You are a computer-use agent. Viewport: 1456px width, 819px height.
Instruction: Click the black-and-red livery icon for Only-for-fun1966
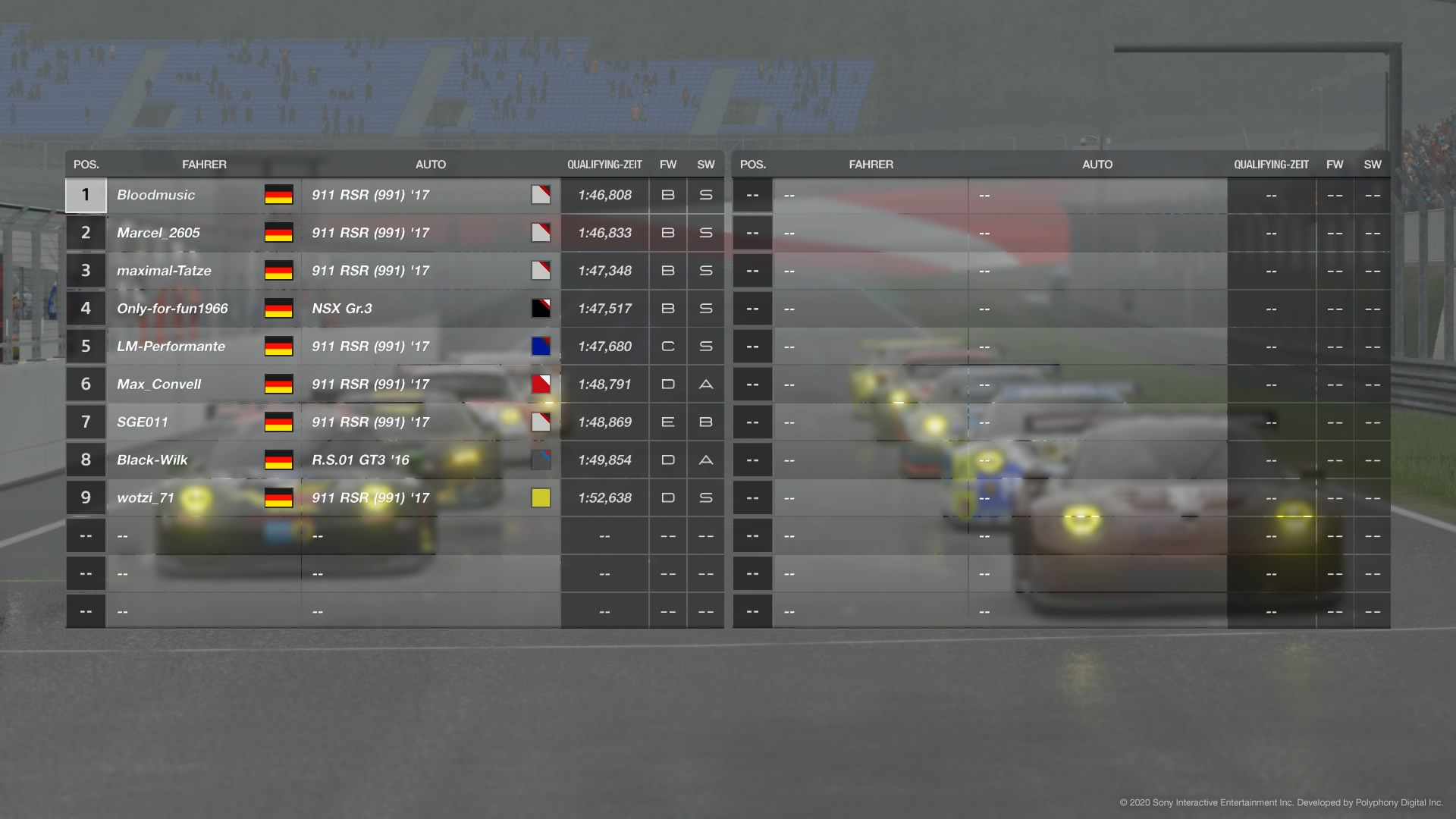[x=541, y=309]
